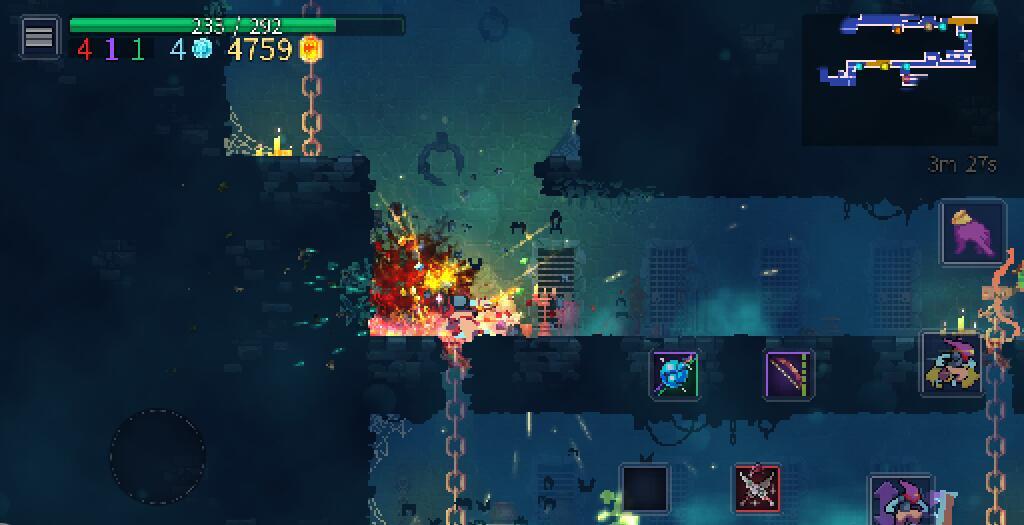Select the empty dark skill slot
This screenshot has height=525, width=1024.
[x=643, y=488]
